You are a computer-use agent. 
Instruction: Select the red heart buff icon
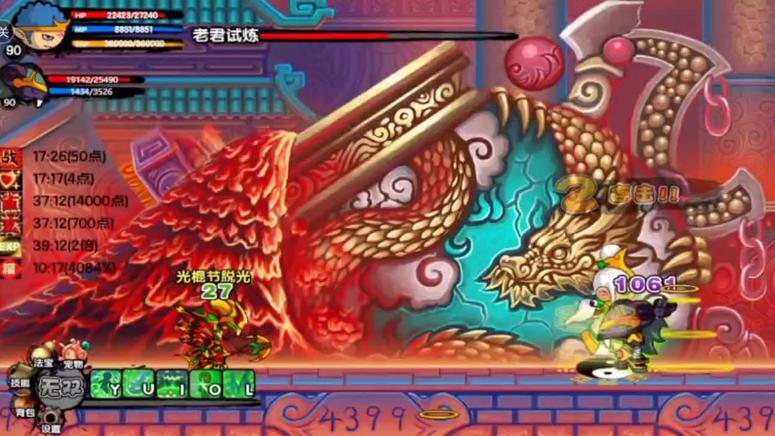(10, 179)
